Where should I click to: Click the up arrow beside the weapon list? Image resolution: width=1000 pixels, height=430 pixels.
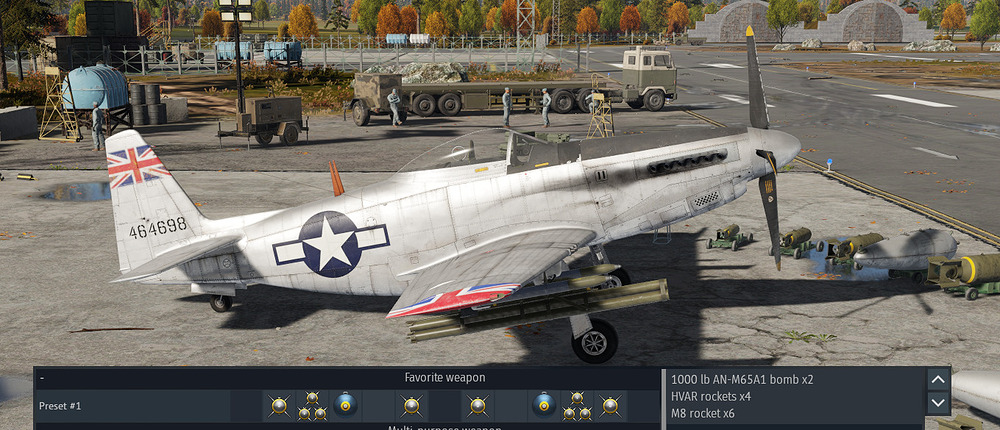[938, 379]
